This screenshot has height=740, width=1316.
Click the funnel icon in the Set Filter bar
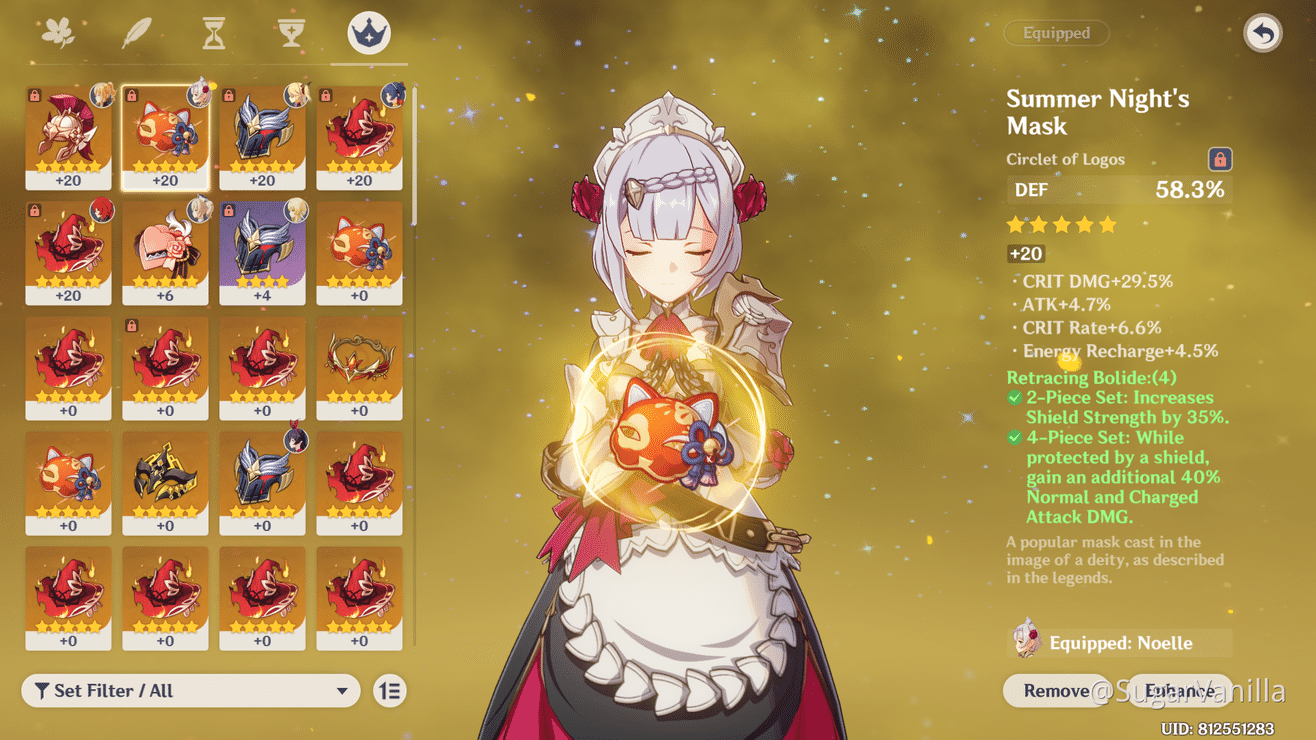pos(40,690)
